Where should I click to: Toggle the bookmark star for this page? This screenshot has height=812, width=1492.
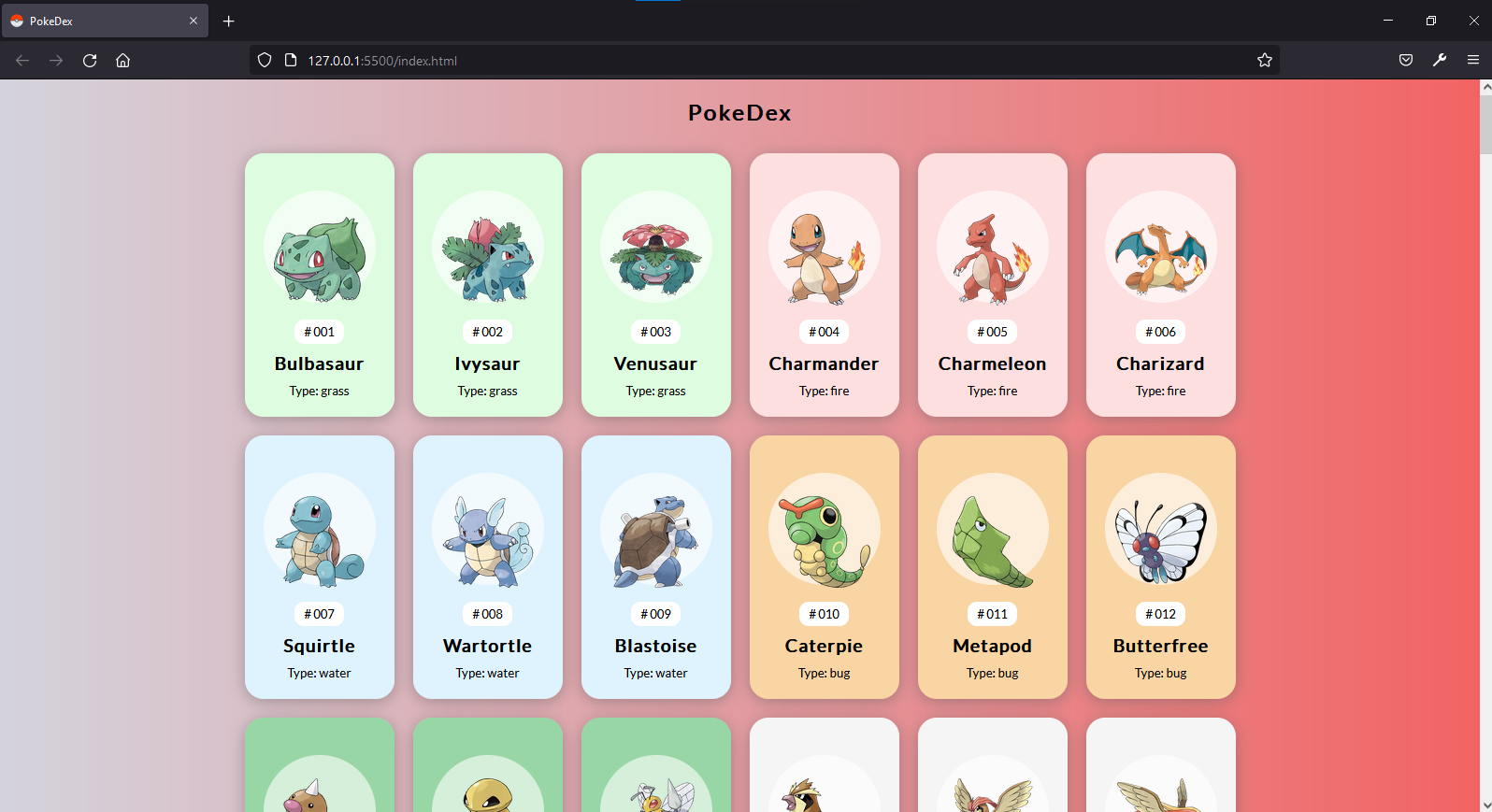pyautogui.click(x=1265, y=60)
